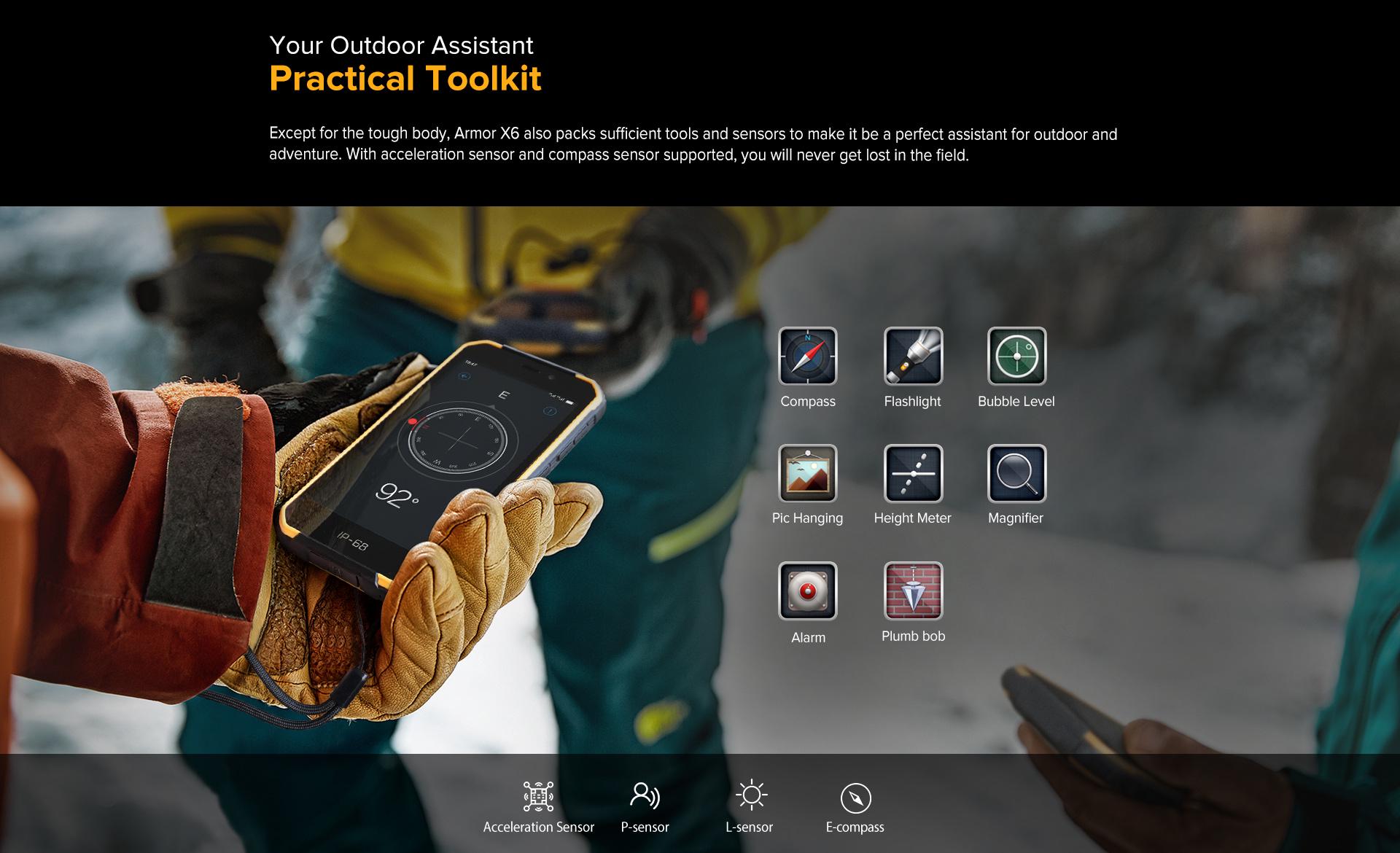This screenshot has width=1400, height=853.
Task: Select the P-sensor icon
Action: coord(645,796)
